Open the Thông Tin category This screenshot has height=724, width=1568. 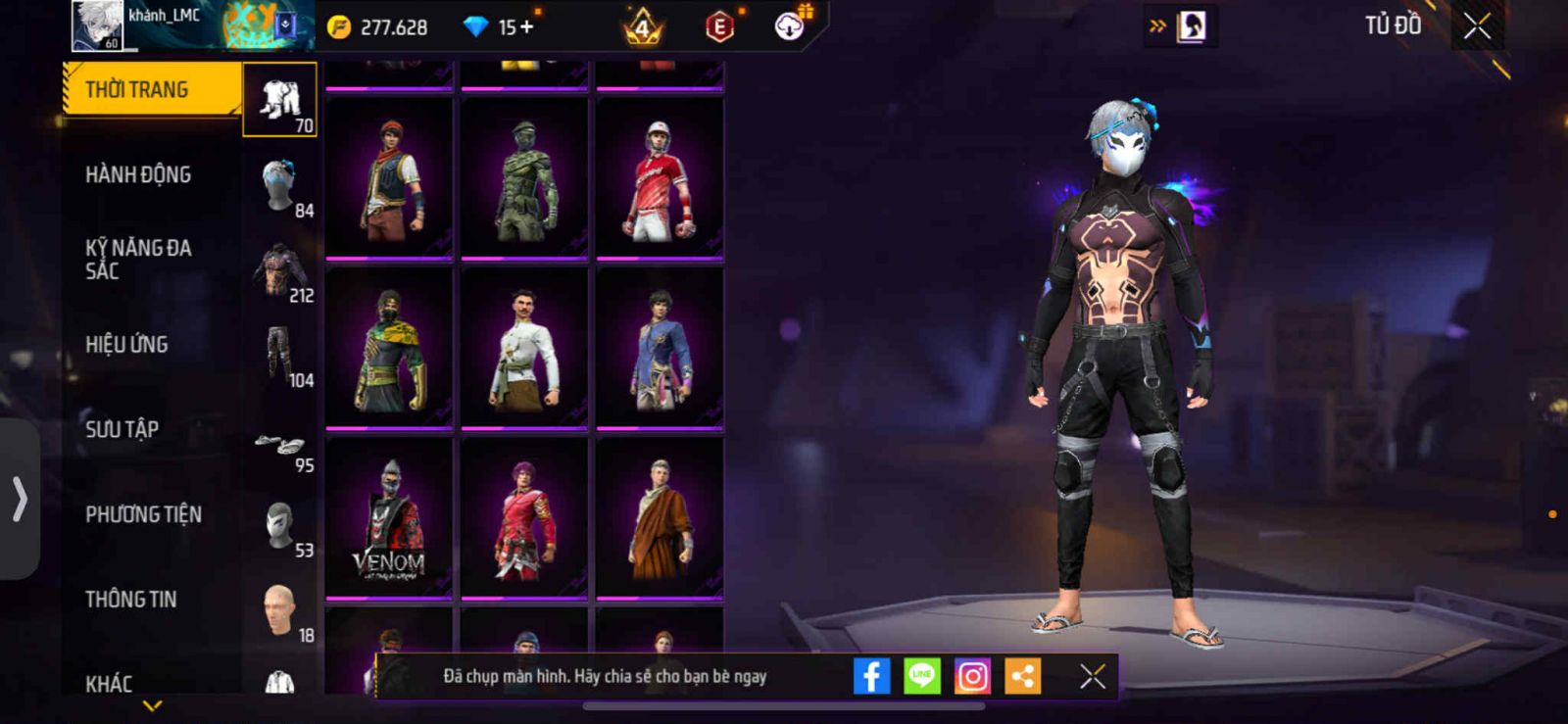[x=130, y=600]
